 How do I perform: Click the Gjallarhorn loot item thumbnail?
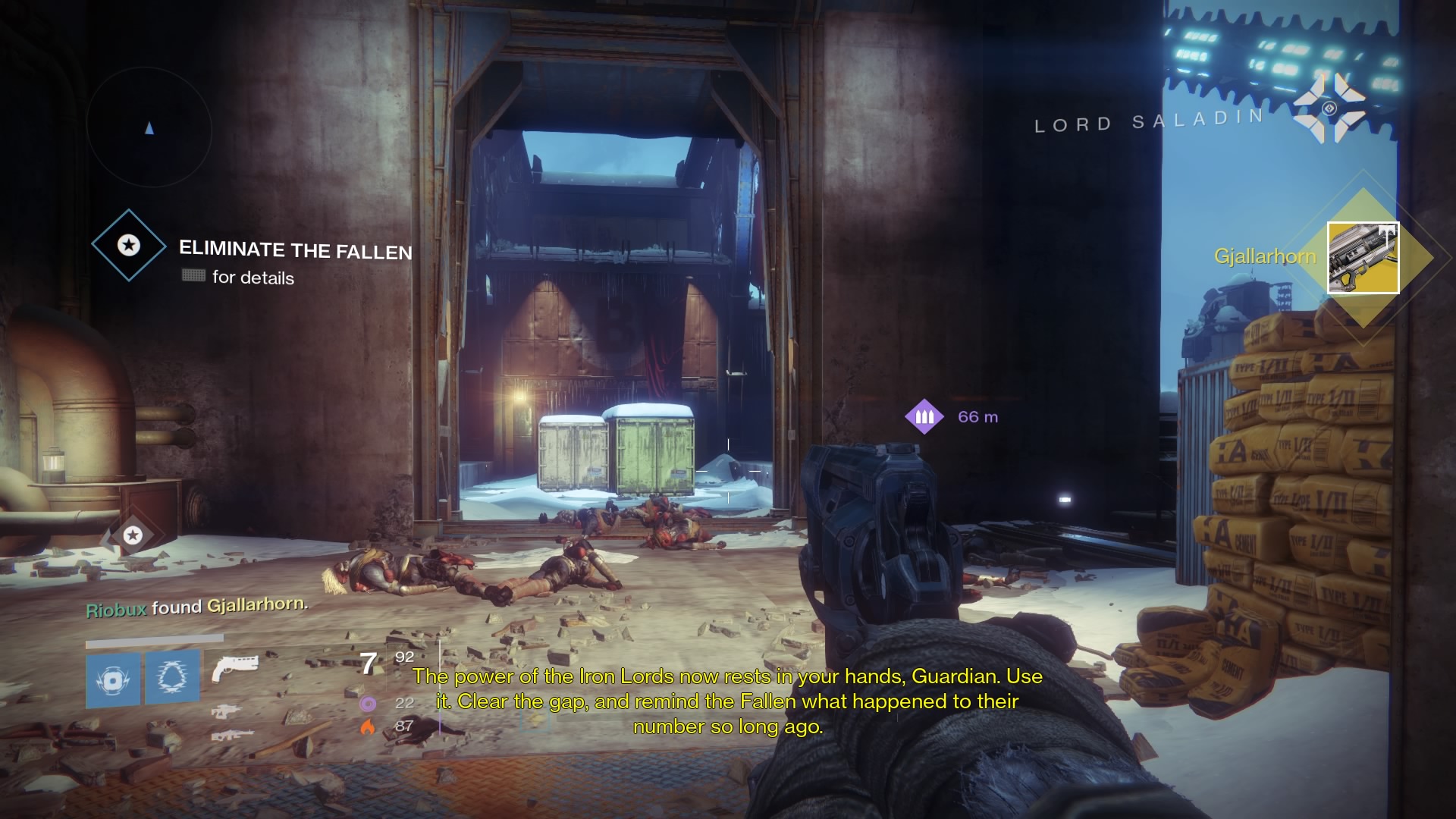coord(1363,258)
